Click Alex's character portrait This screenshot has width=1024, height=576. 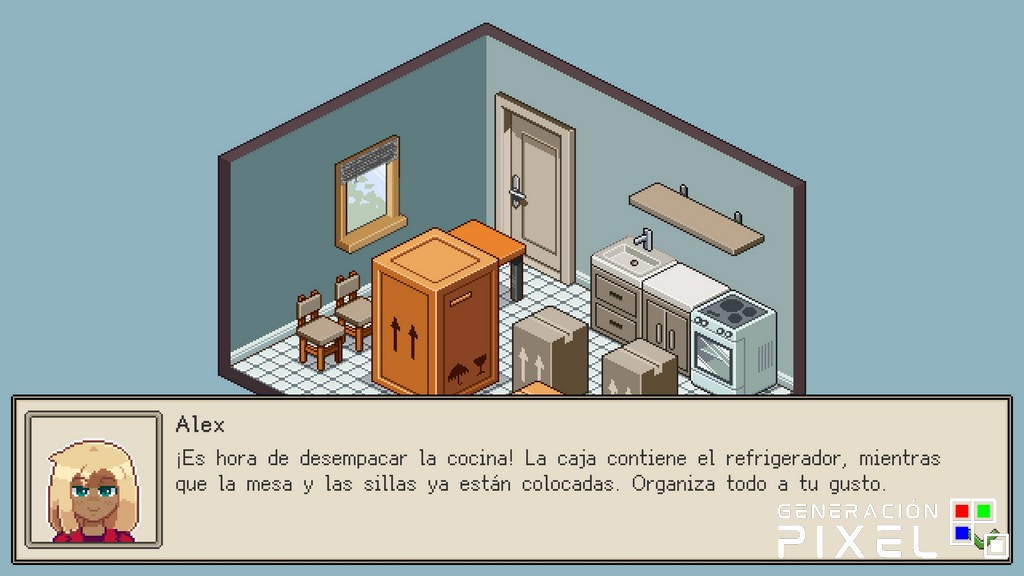pyautogui.click(x=93, y=480)
